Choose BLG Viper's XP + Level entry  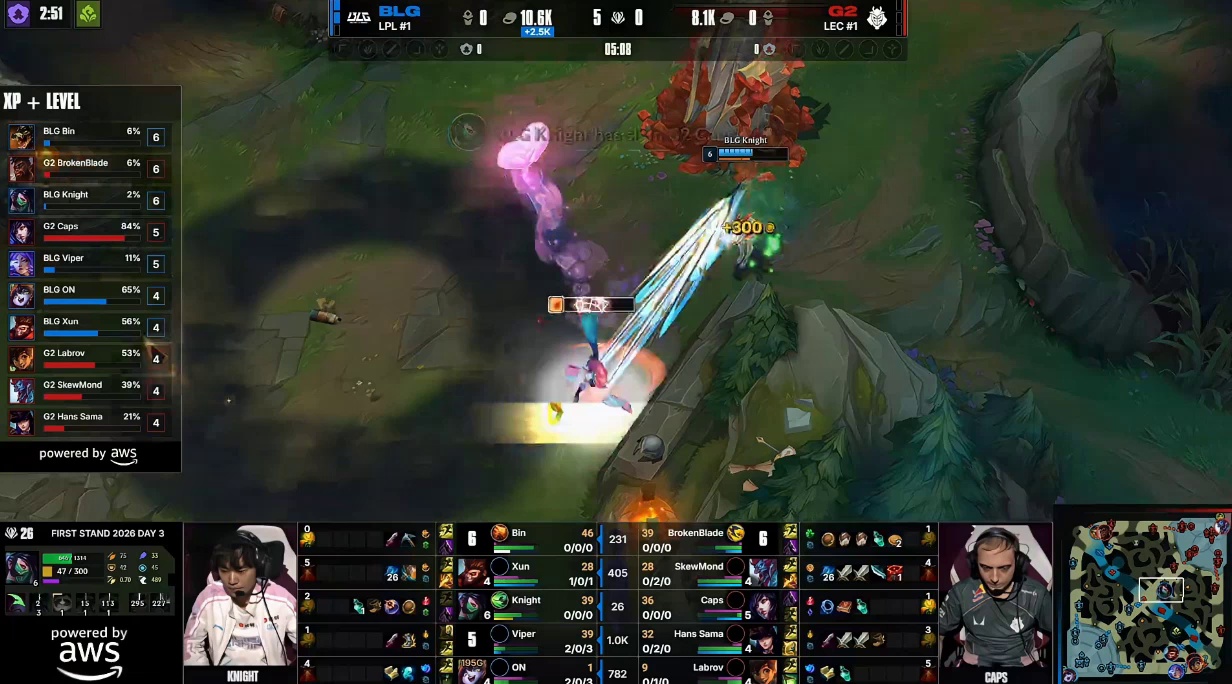pyautogui.click(x=88, y=264)
